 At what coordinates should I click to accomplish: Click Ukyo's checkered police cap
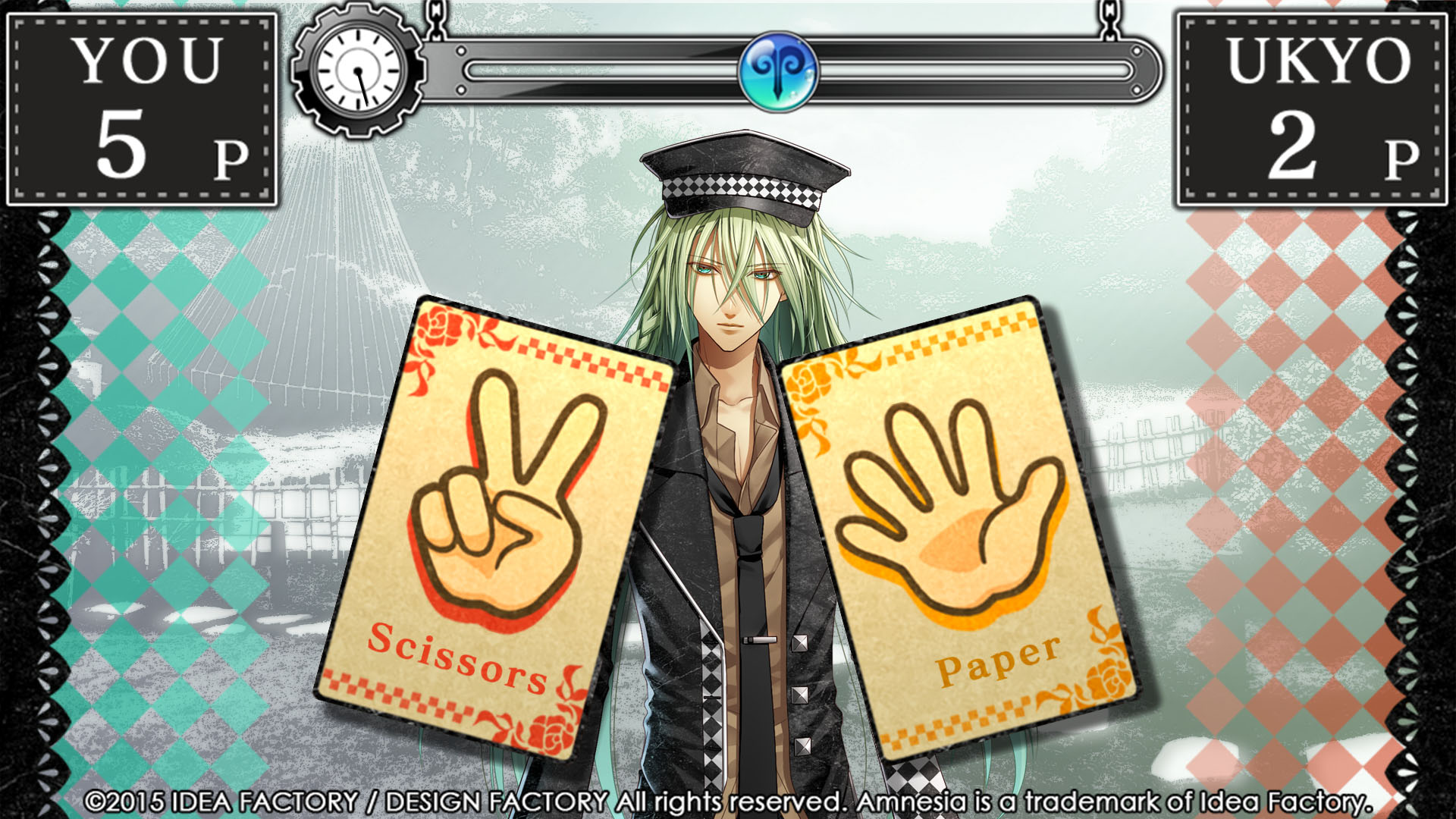tap(747, 171)
